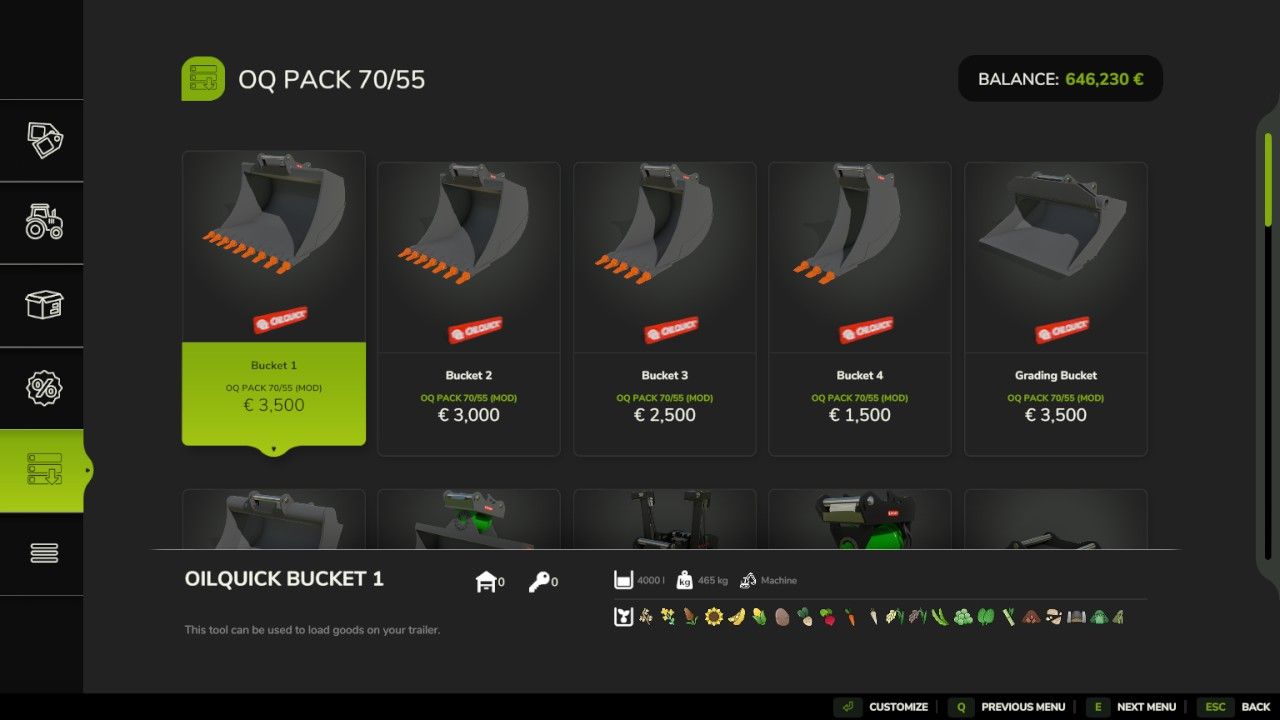1280x720 pixels.
Task: Click the 465 kg weight icon
Action: pyautogui.click(x=683, y=579)
